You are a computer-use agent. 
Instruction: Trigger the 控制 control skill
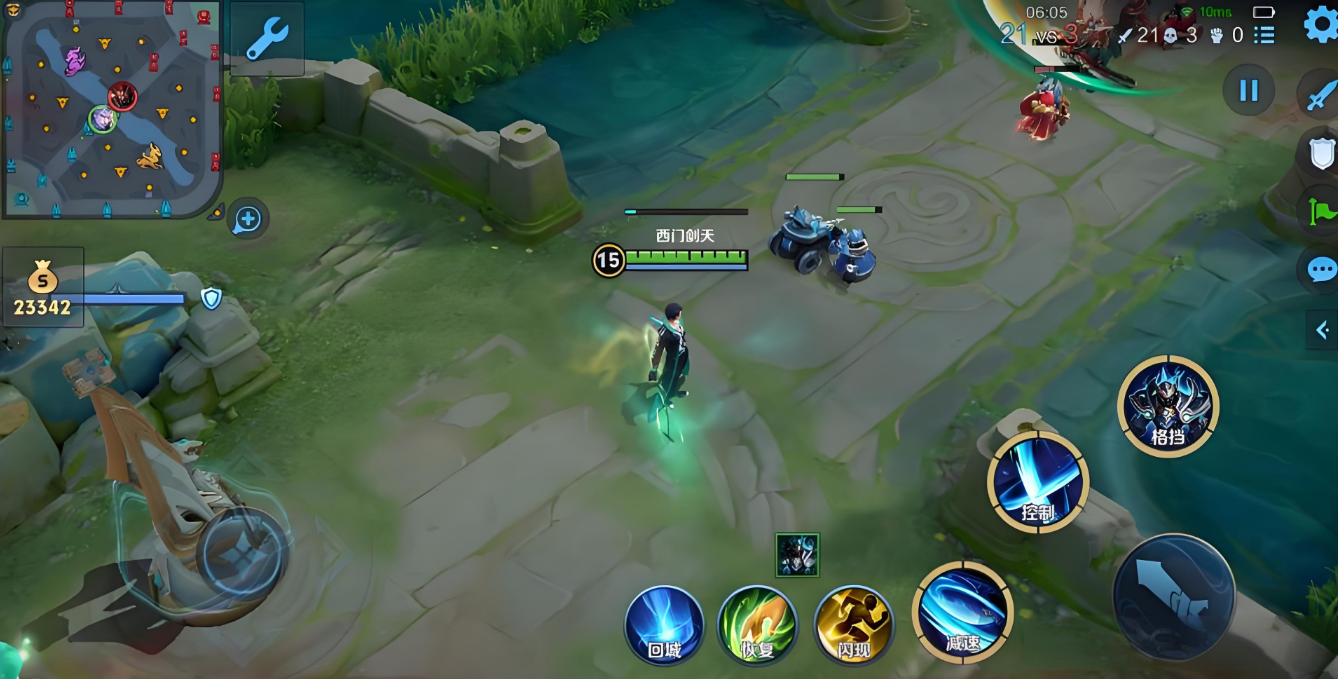tap(1037, 483)
